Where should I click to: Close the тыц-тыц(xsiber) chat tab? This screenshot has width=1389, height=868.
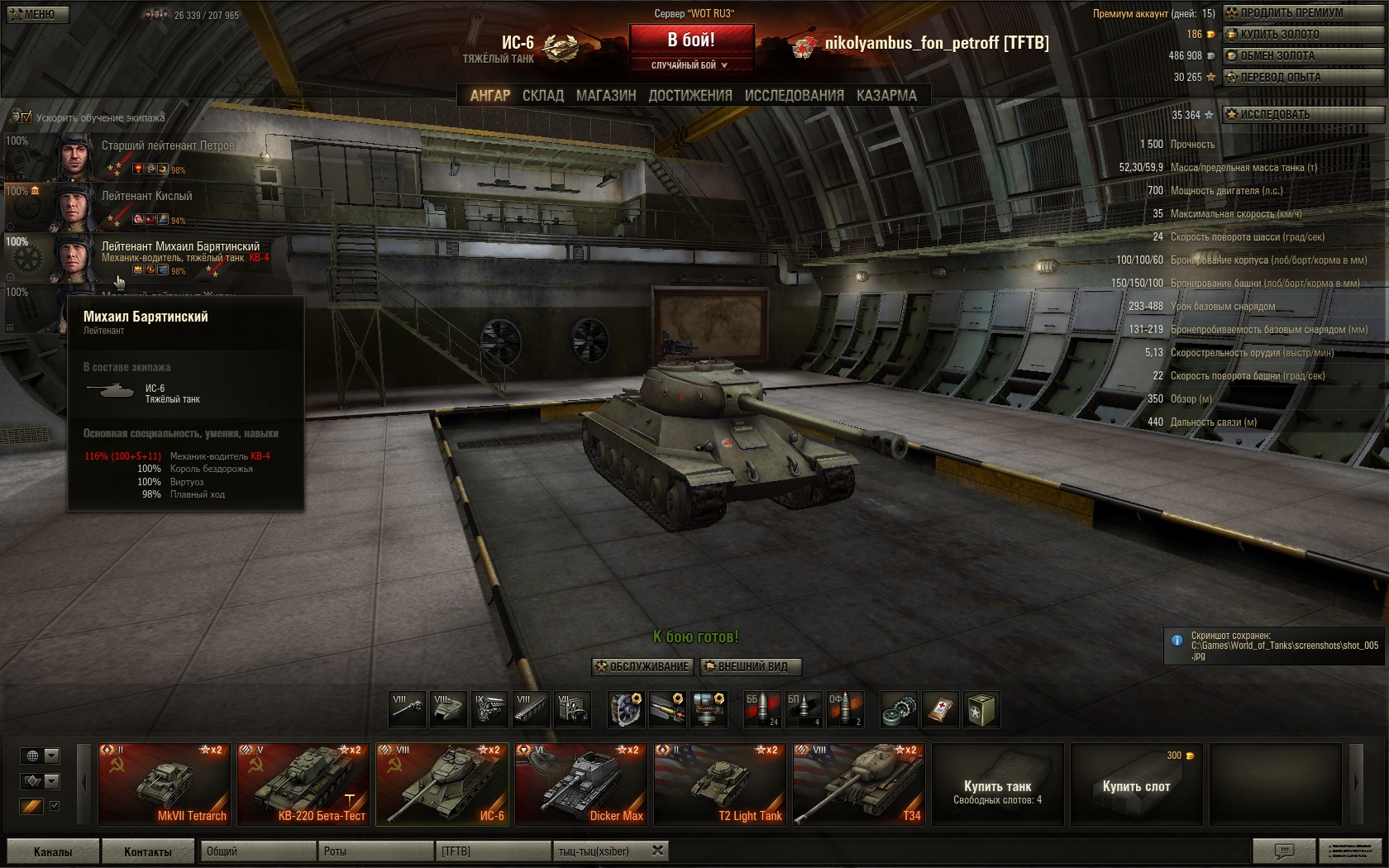coord(658,851)
